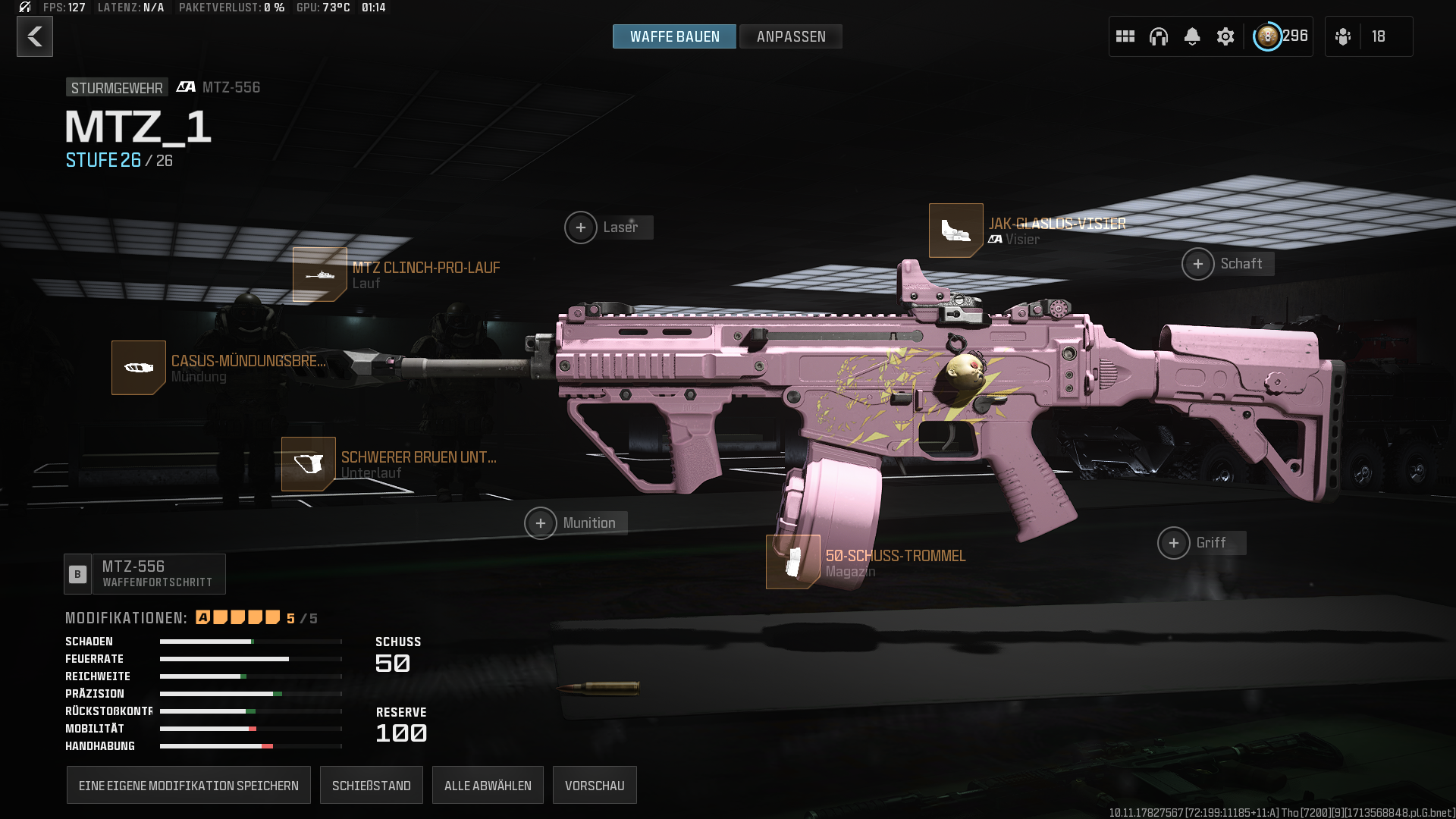1456x819 pixels.
Task: Add a Munition attachment
Action: 541,523
